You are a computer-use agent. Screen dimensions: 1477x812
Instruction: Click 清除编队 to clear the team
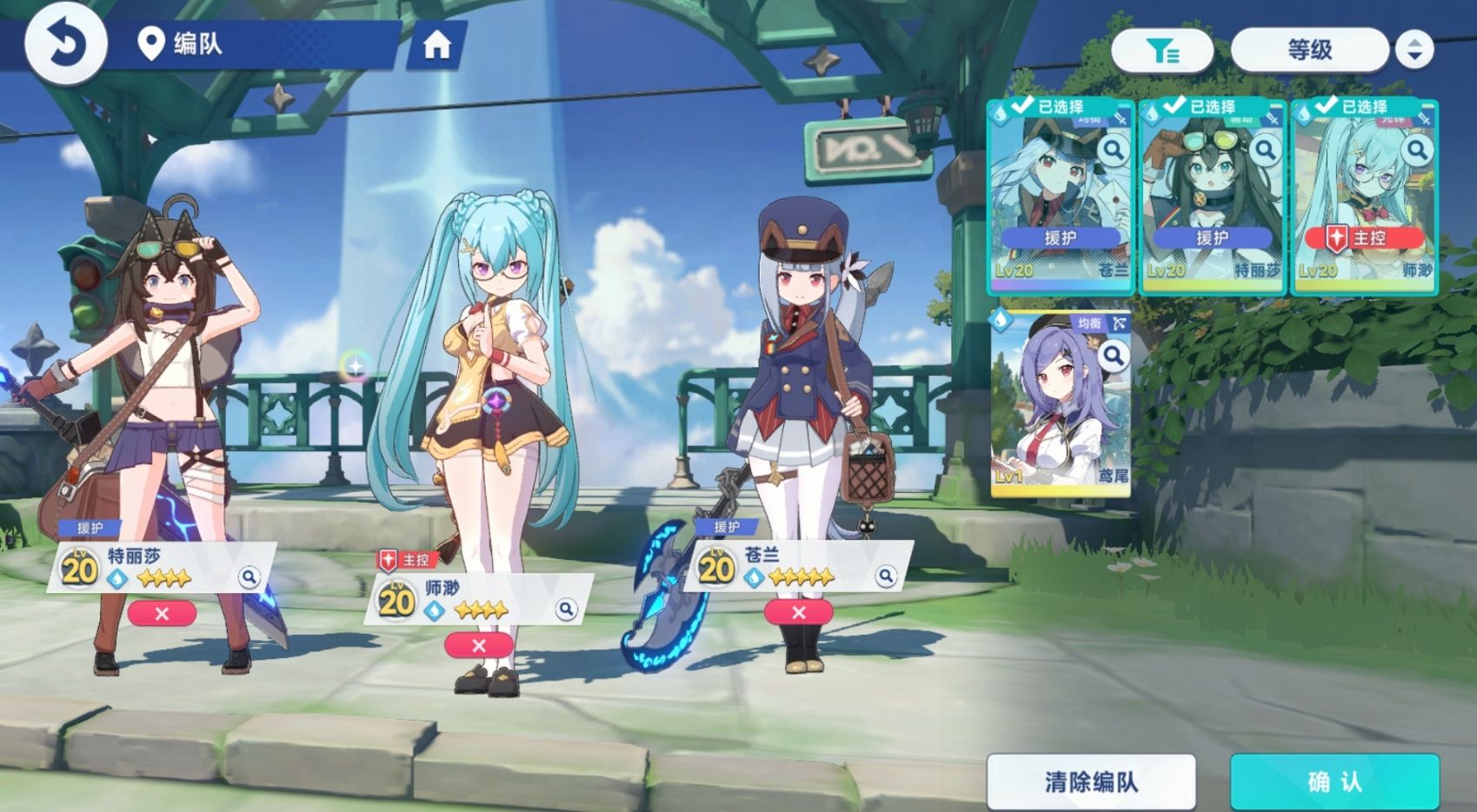tap(1091, 782)
